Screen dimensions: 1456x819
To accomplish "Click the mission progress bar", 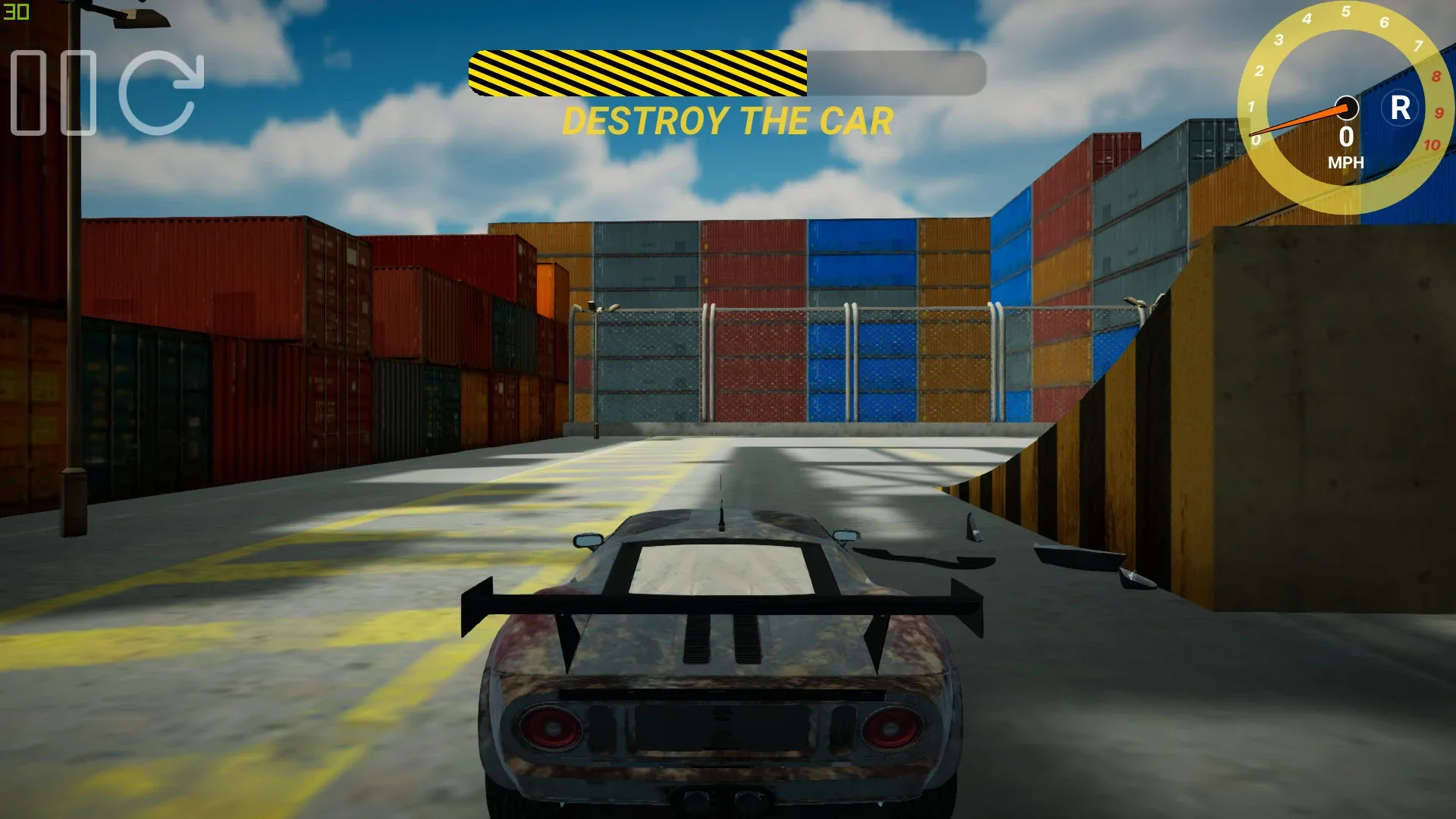I will pos(728,73).
